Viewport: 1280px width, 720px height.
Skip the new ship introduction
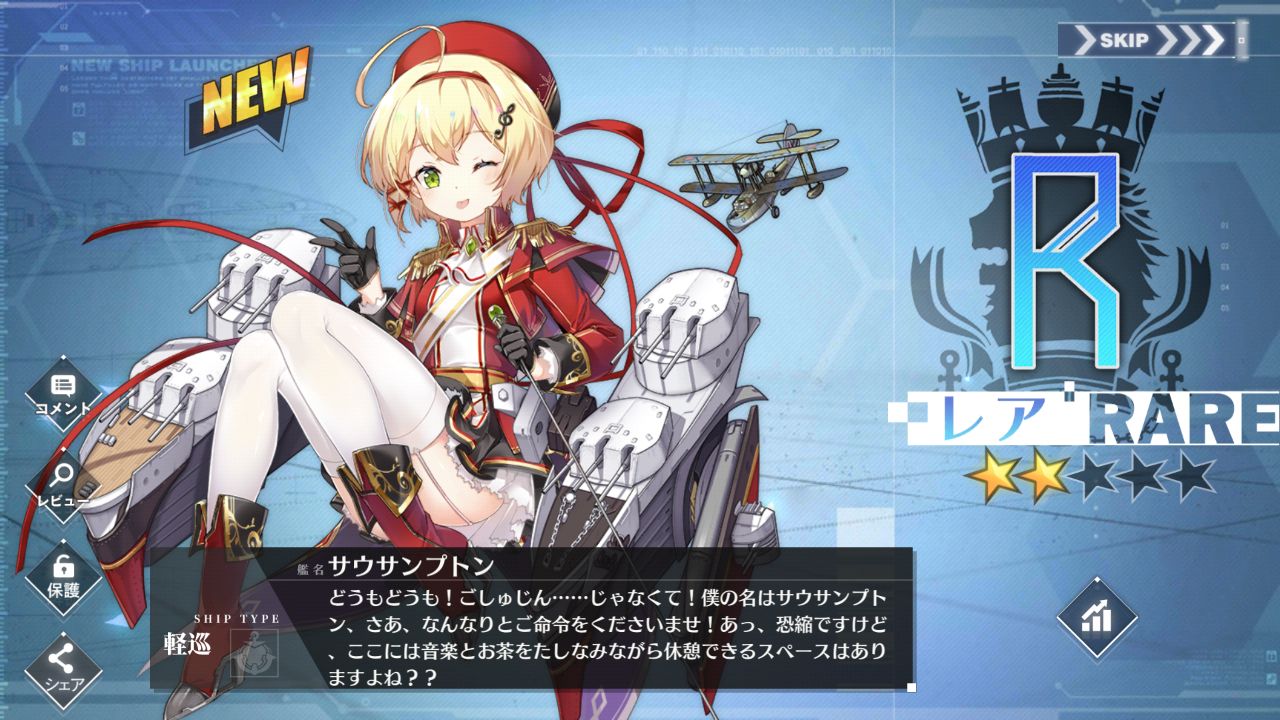pyautogui.click(x=1151, y=41)
